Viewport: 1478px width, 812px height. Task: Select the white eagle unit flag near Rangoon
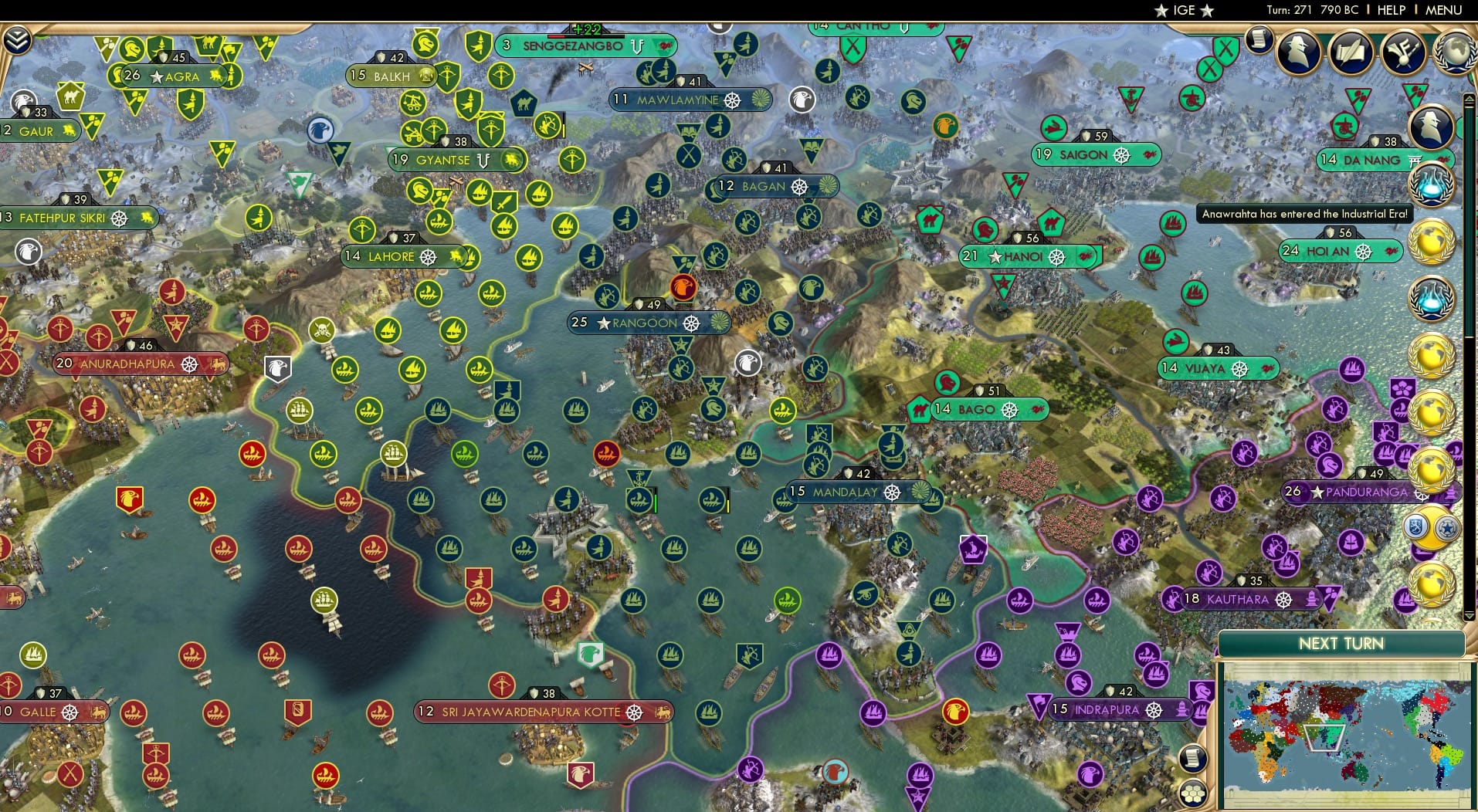746,363
